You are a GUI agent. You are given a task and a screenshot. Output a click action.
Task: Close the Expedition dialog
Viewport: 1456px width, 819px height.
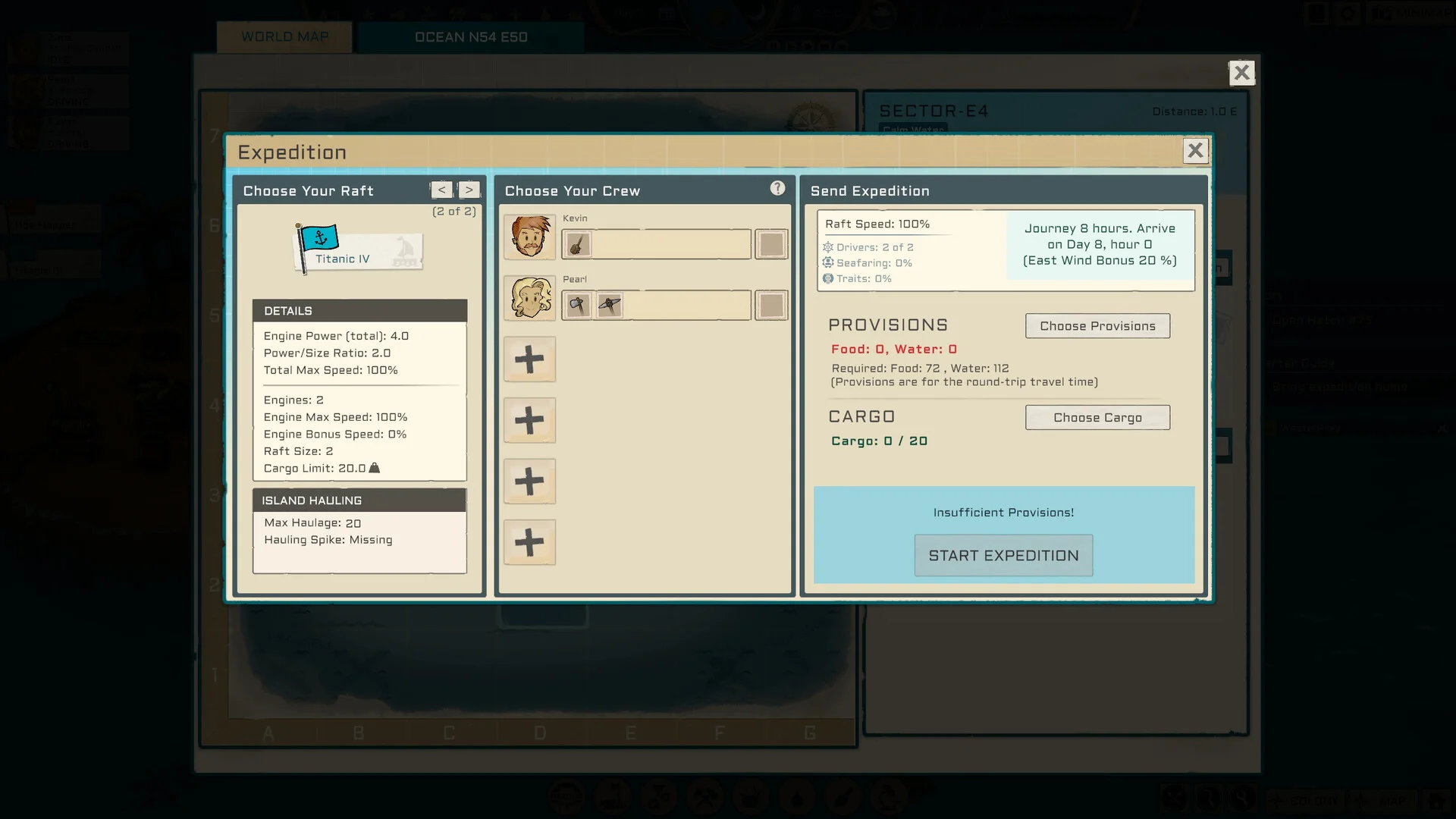coord(1194,151)
